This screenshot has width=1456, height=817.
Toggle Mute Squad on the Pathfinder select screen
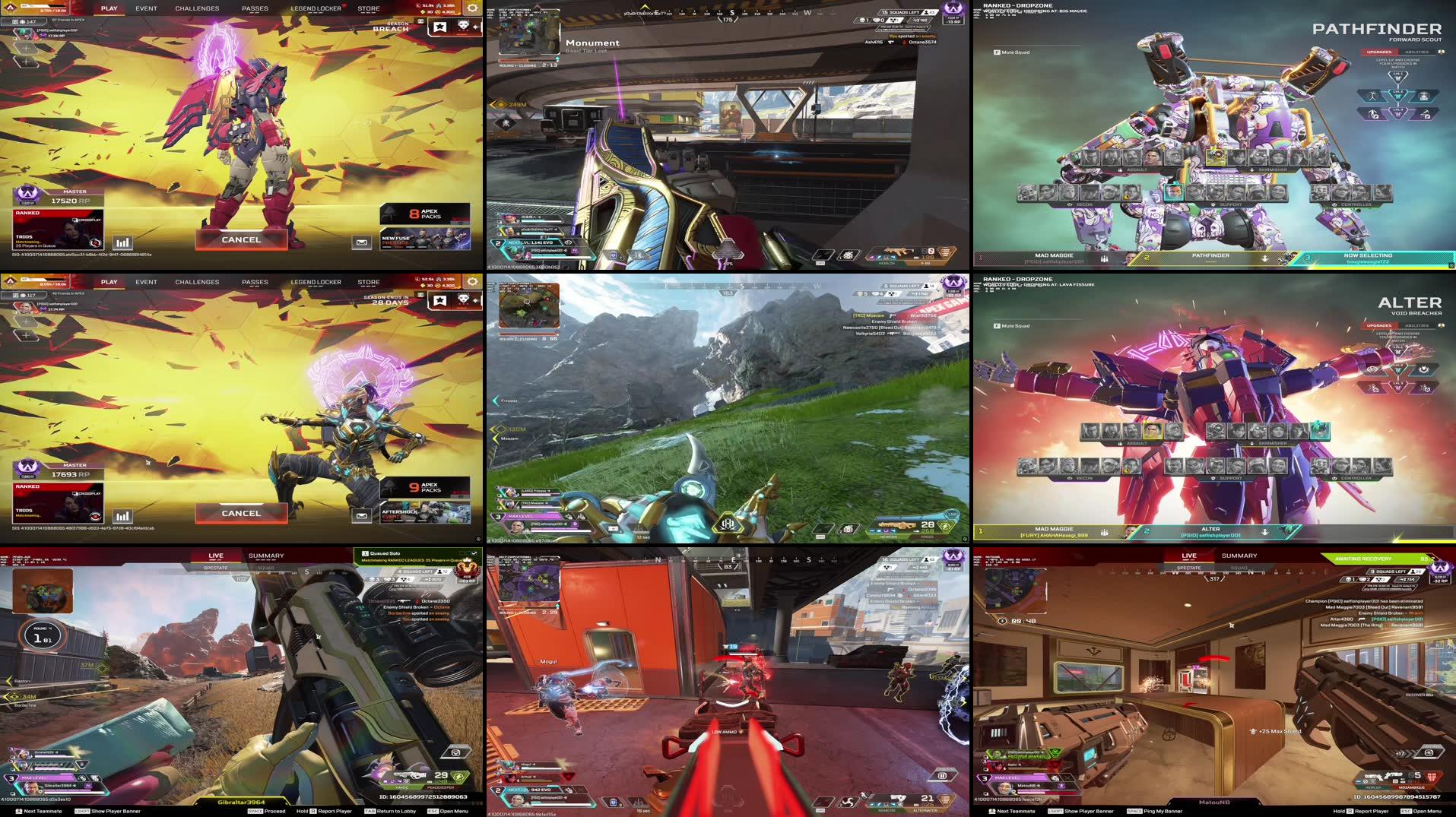(1011, 53)
